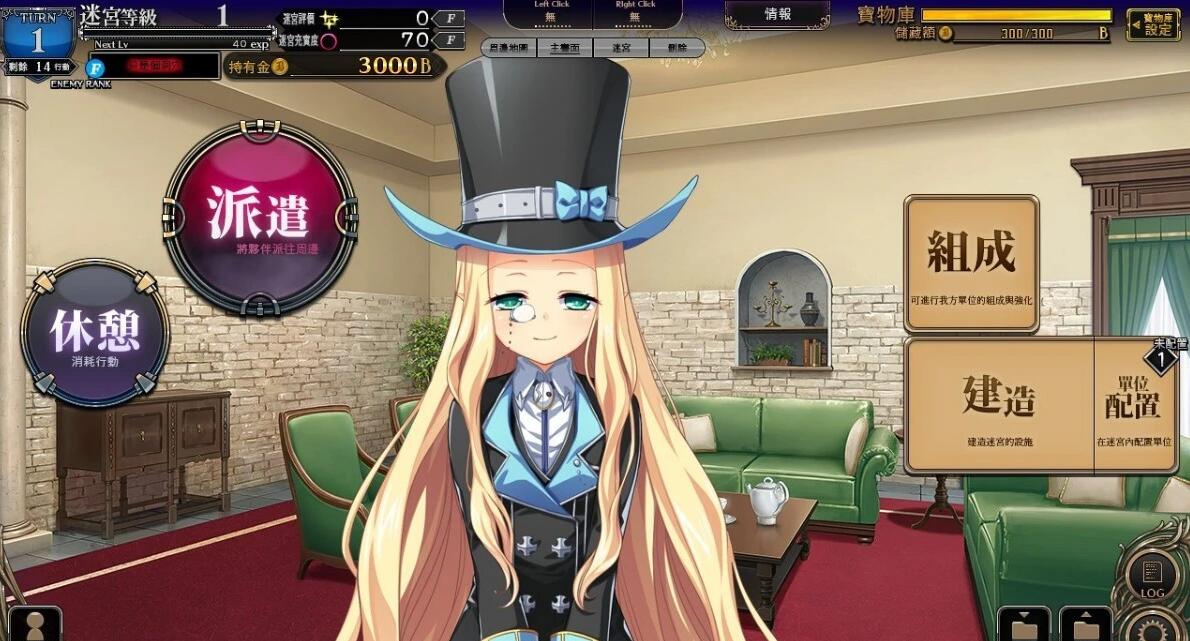Open the 組成 unit formation panel
The image size is (1190, 641).
click(971, 262)
